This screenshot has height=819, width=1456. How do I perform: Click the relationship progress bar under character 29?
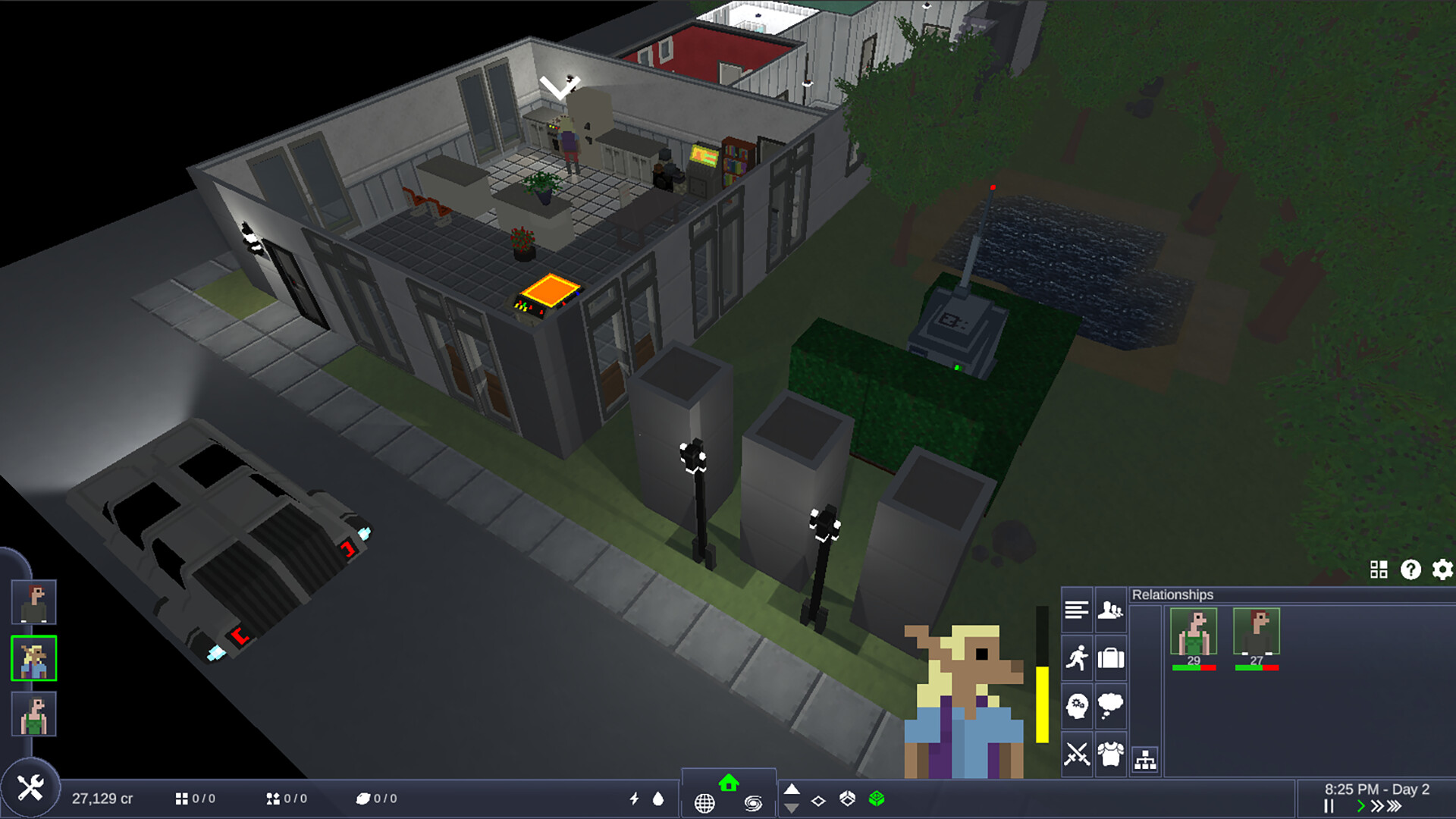tap(1192, 668)
